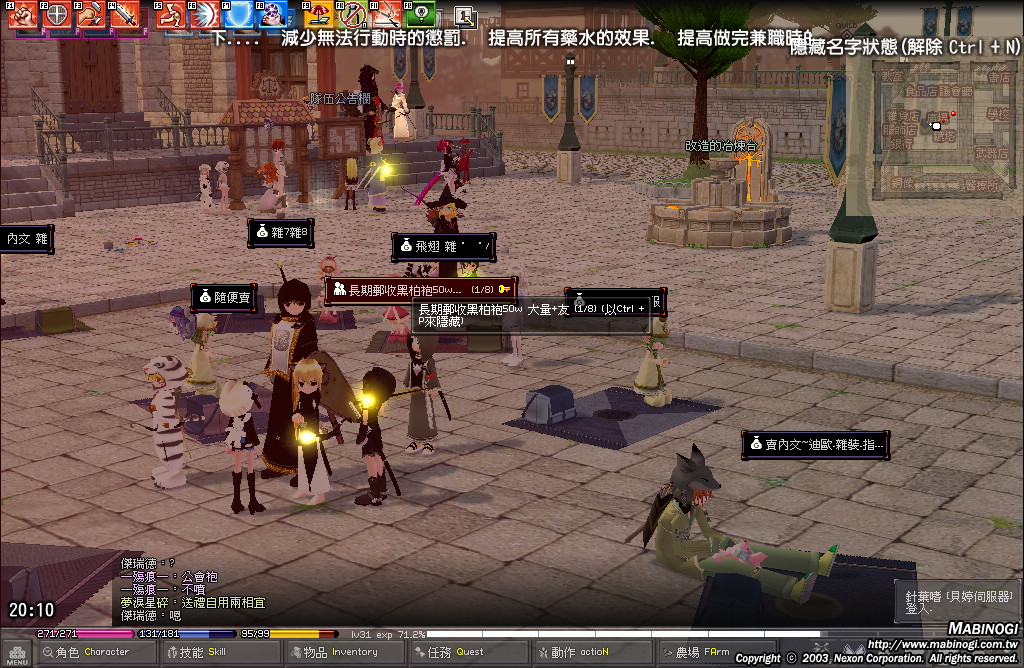Screen dimensions: 1024x668
Task: Activate the red umbrella rest skill icon
Action: coord(321,15)
